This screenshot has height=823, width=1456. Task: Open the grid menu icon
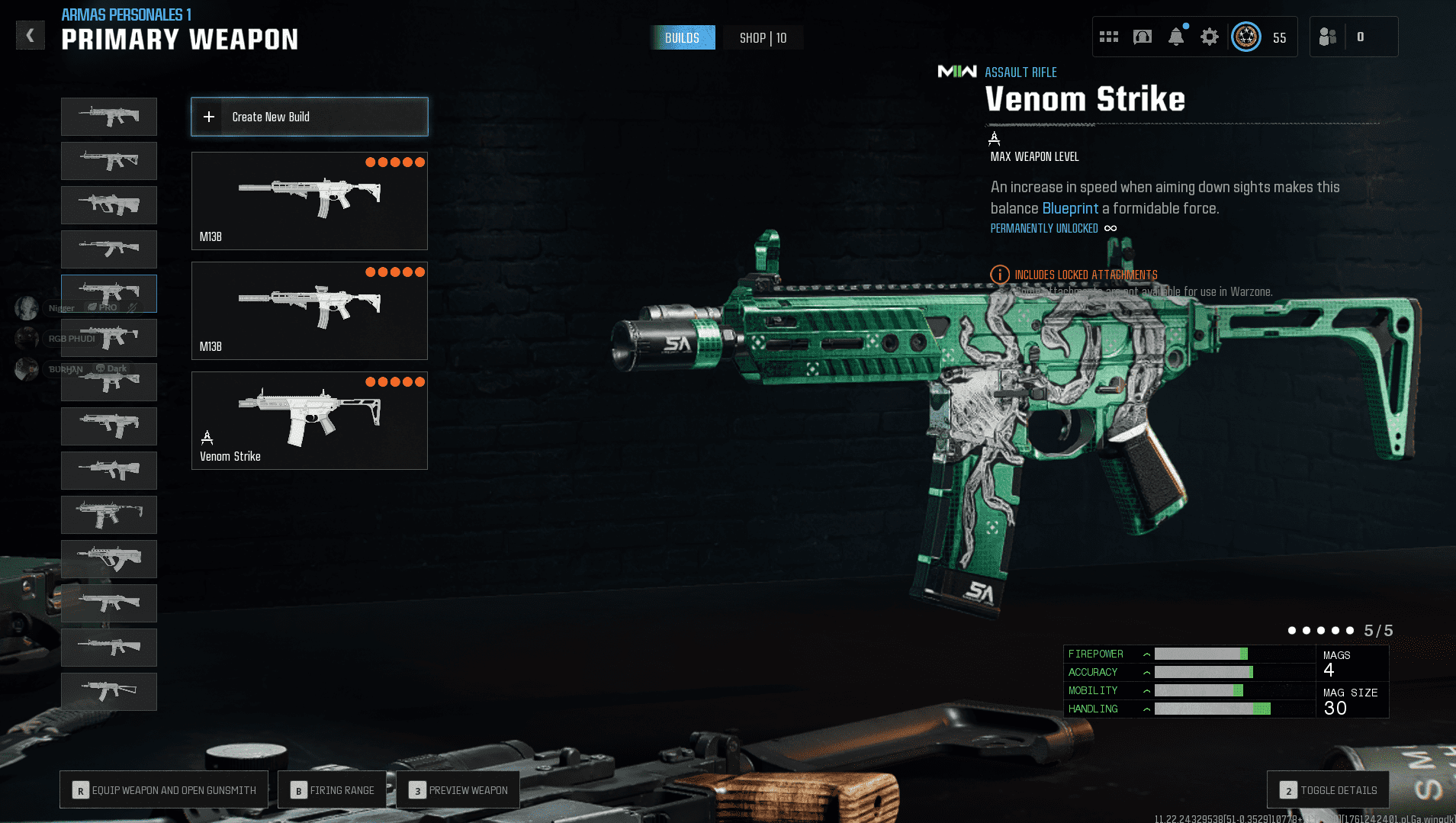pyautogui.click(x=1108, y=37)
